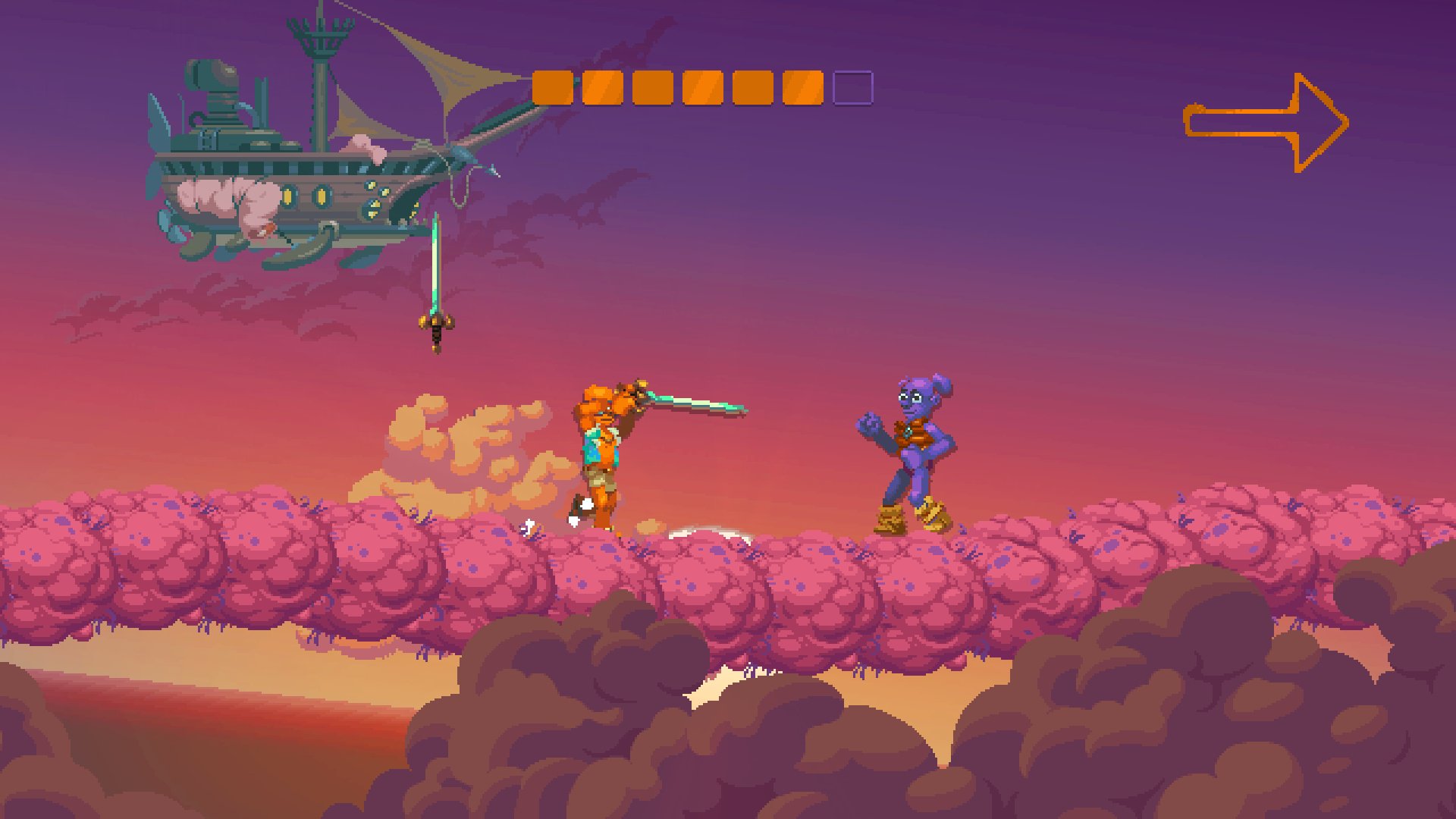Click the large orange directional arrow
Image resolution: width=1456 pixels, height=819 pixels.
pyautogui.click(x=1265, y=121)
